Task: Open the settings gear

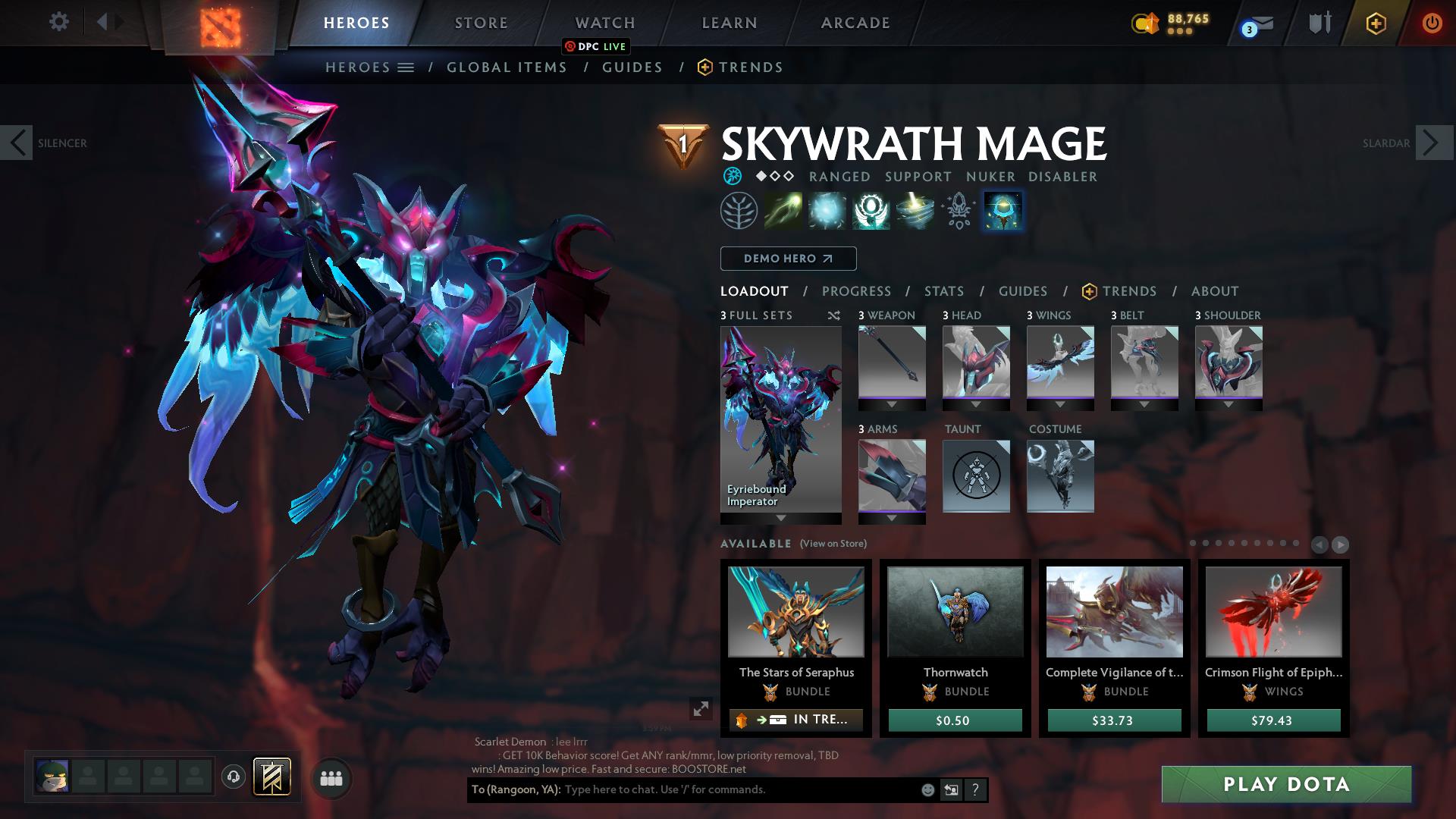Action: (x=58, y=21)
